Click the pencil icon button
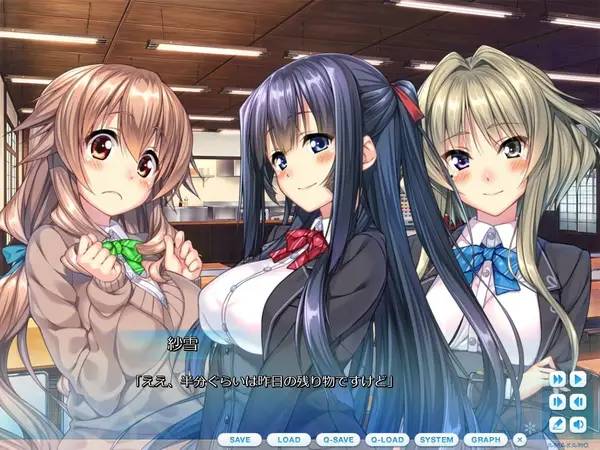This screenshot has height=450, width=600. coord(558,423)
